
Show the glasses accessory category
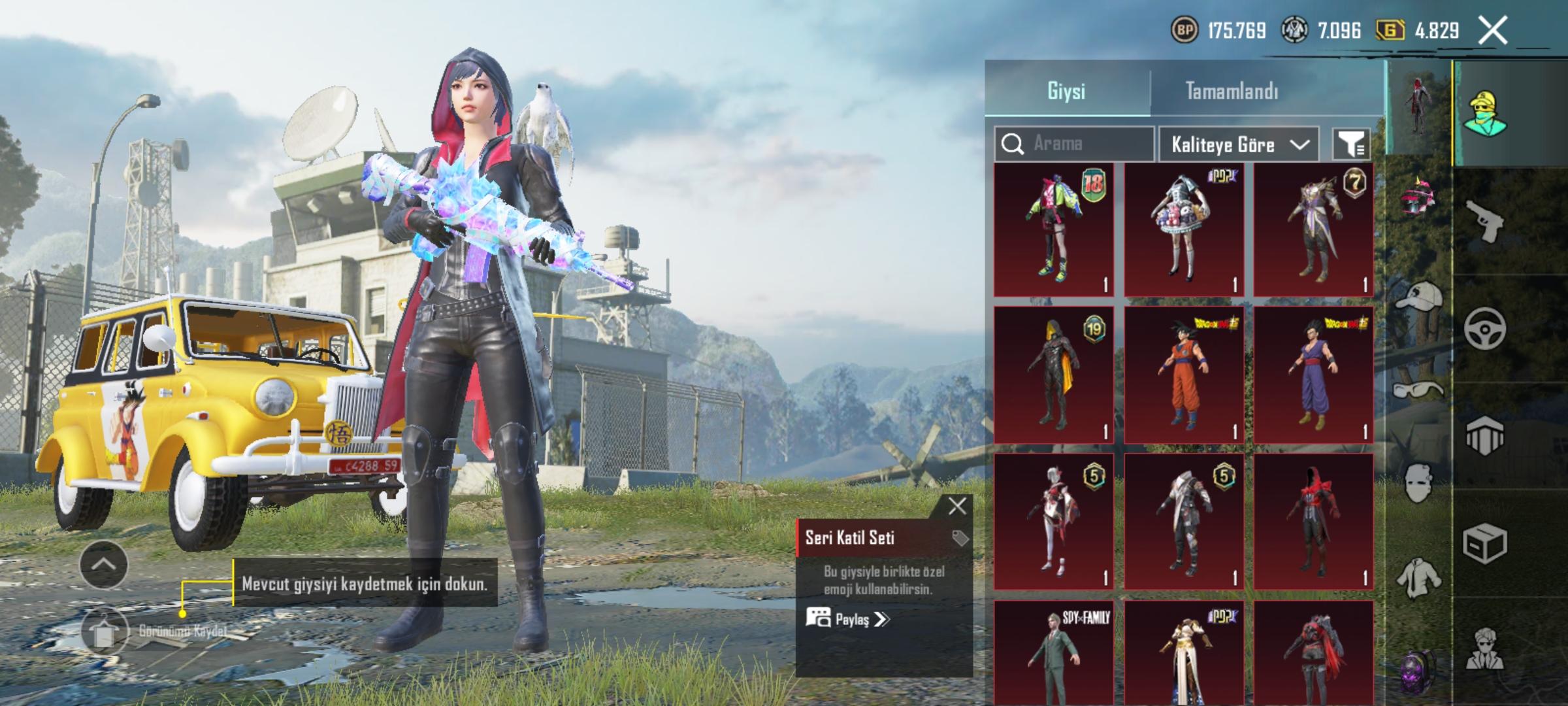pos(1418,390)
